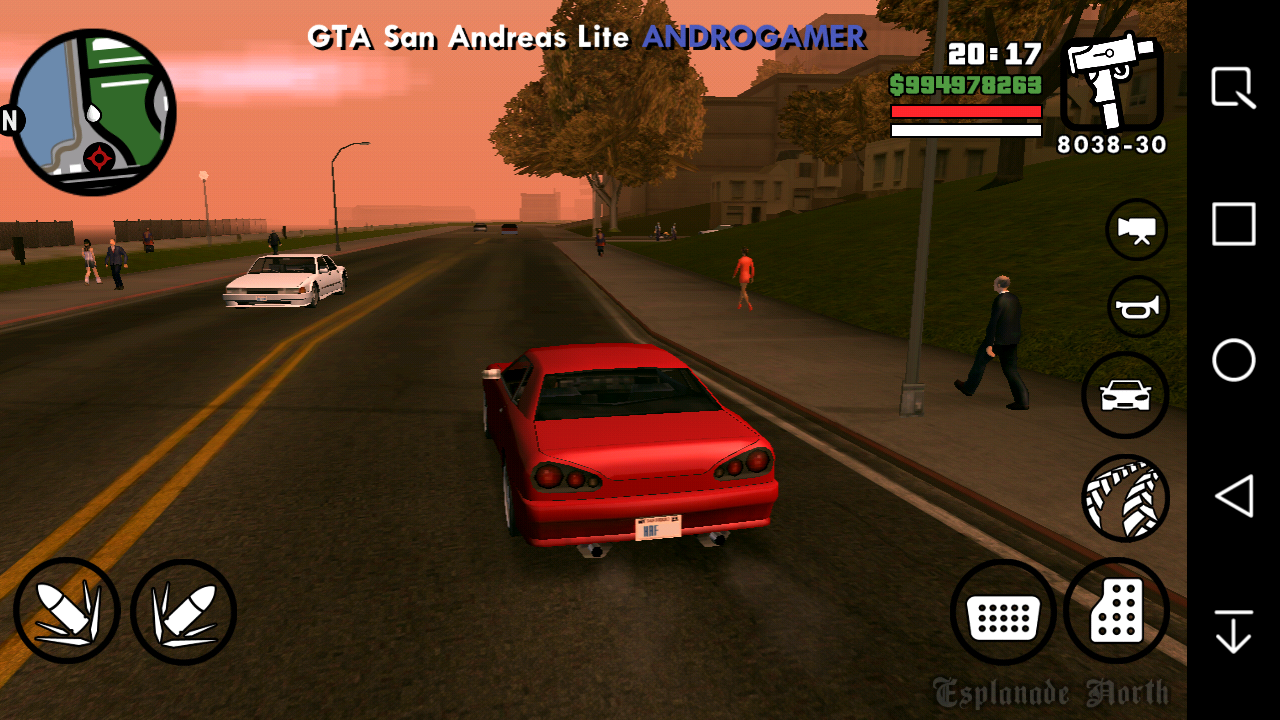This screenshot has width=1280, height=720.
Task: Tap the ammo counter 8038-30
Action: [1110, 146]
